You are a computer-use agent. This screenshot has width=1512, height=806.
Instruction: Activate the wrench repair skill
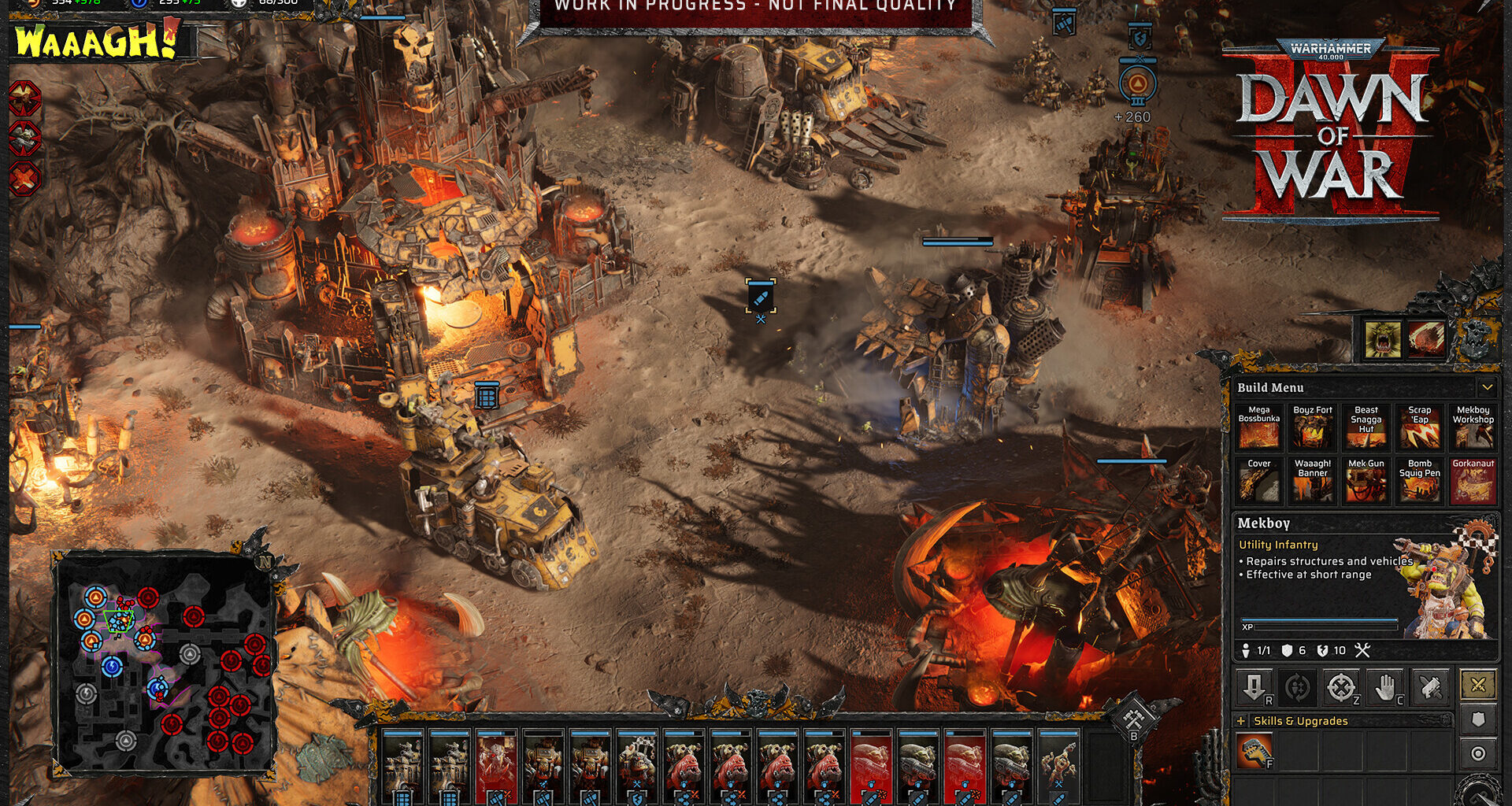point(1254,750)
